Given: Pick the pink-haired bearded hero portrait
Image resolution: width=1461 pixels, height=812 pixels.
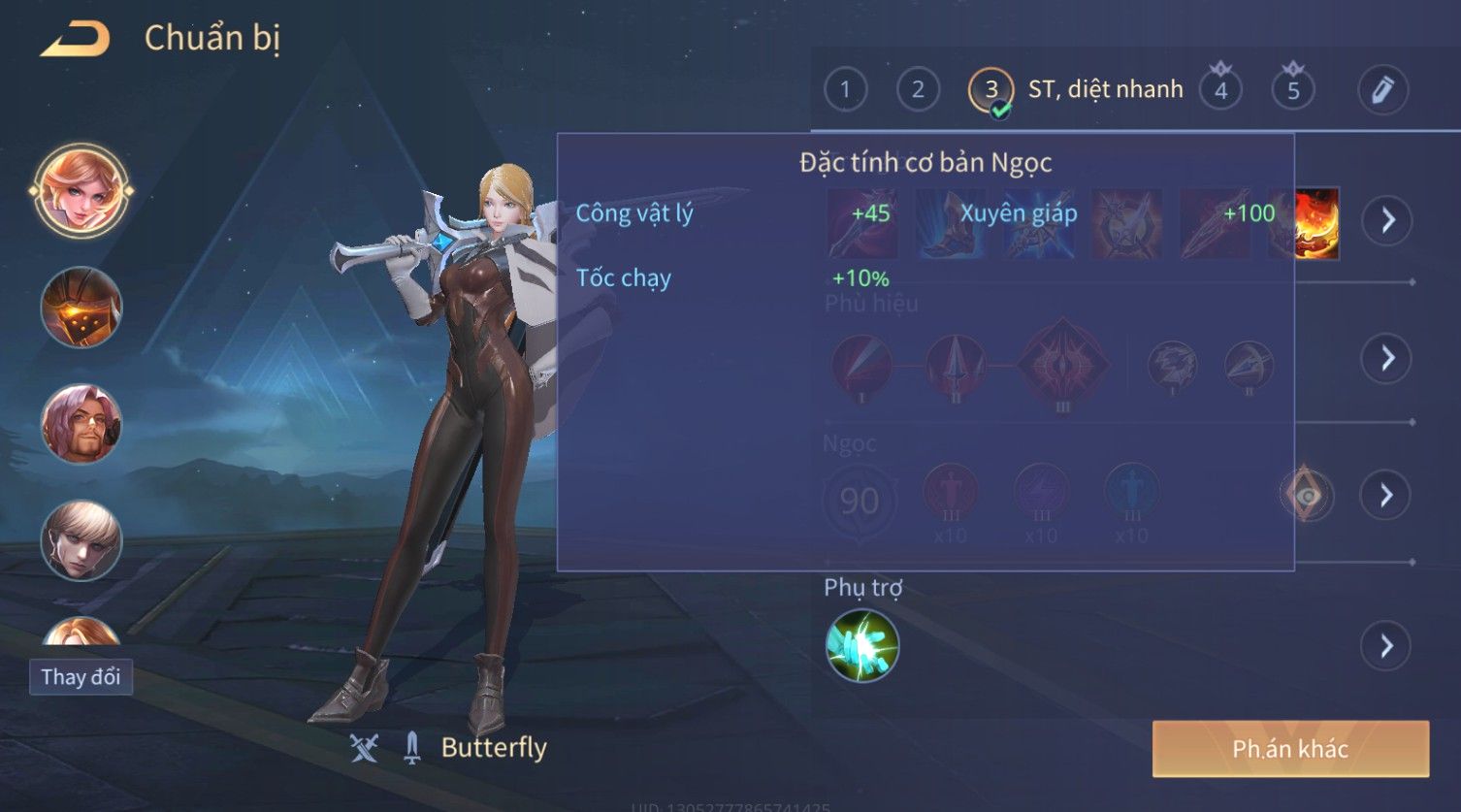Looking at the screenshot, I should point(81,424).
